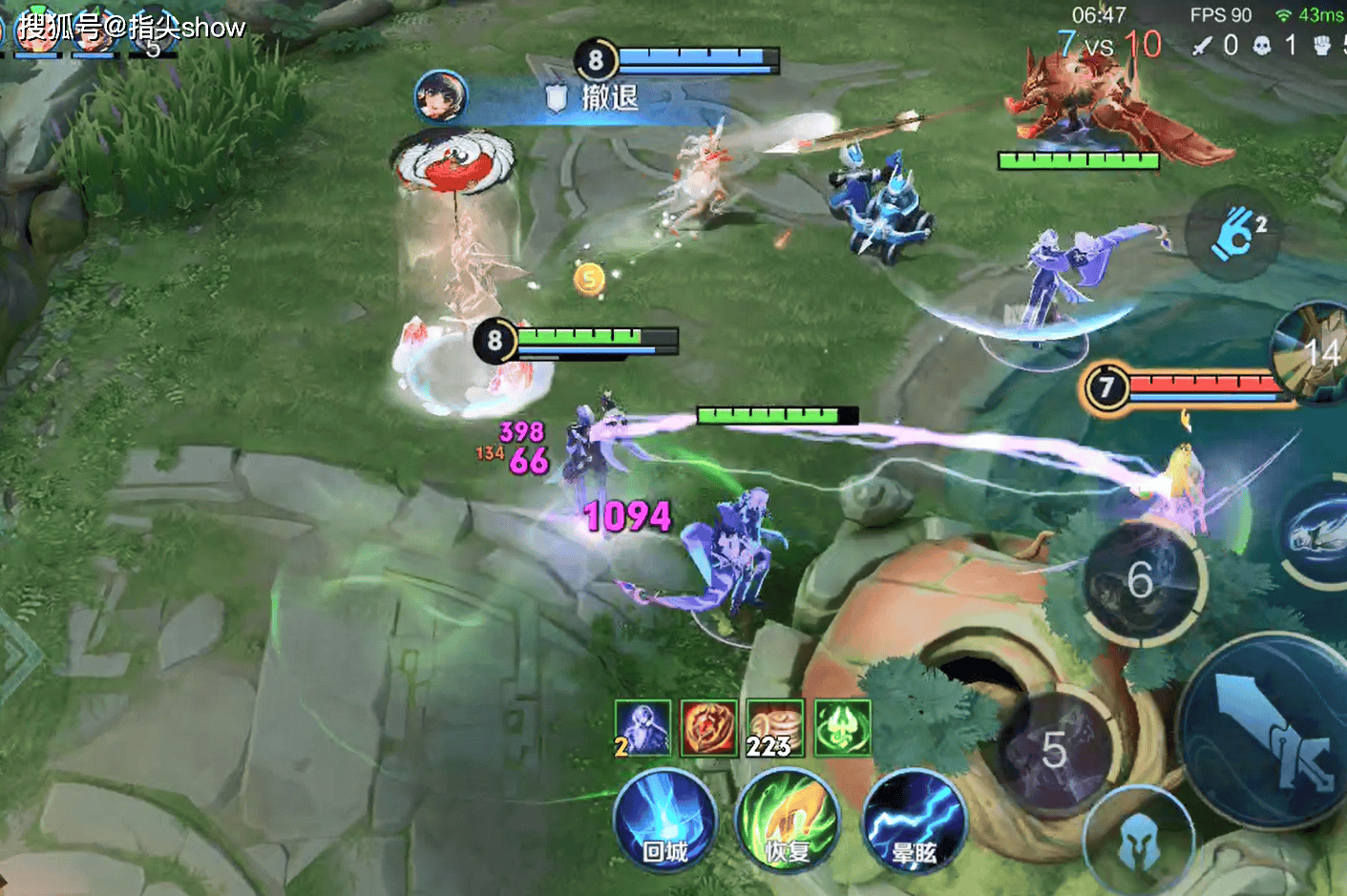Activate the skill showing cooldown 6
The width and height of the screenshot is (1347, 896).
1142,578
